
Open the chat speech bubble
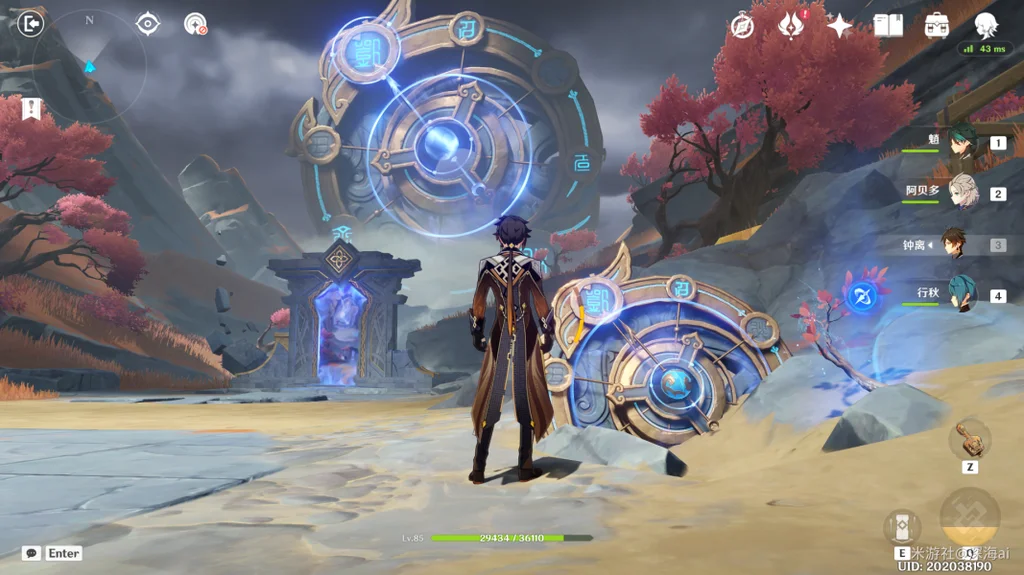[31, 553]
